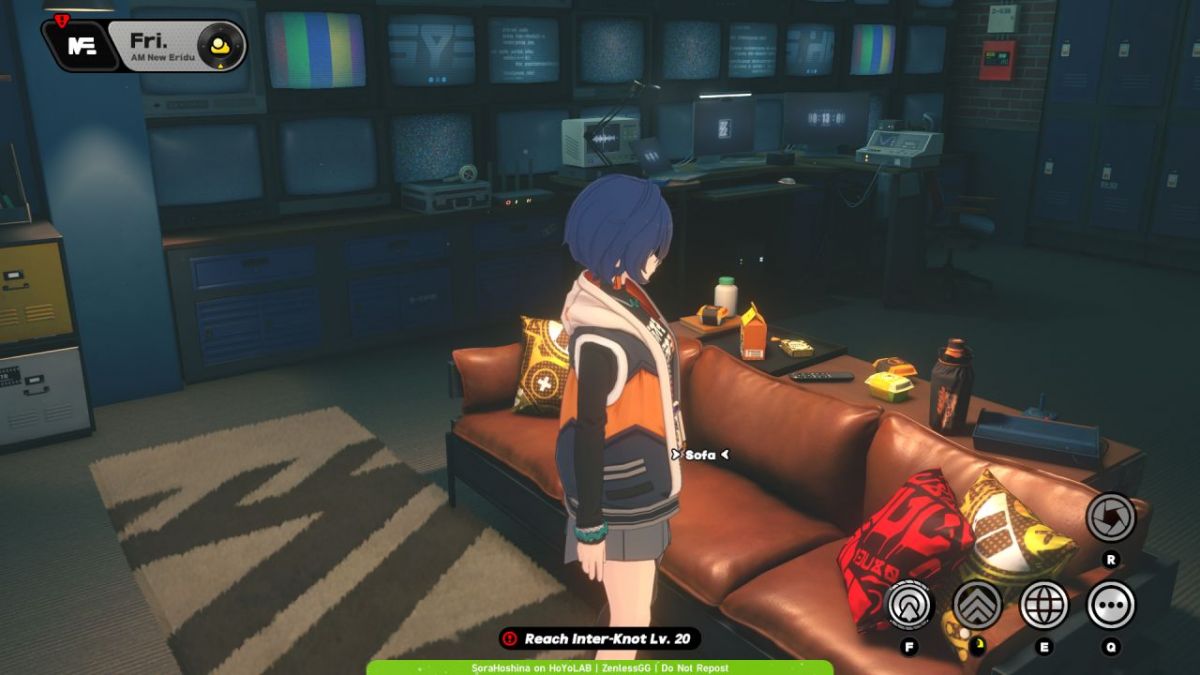Open the globe map icon
The image size is (1200, 675).
pos(1044,604)
